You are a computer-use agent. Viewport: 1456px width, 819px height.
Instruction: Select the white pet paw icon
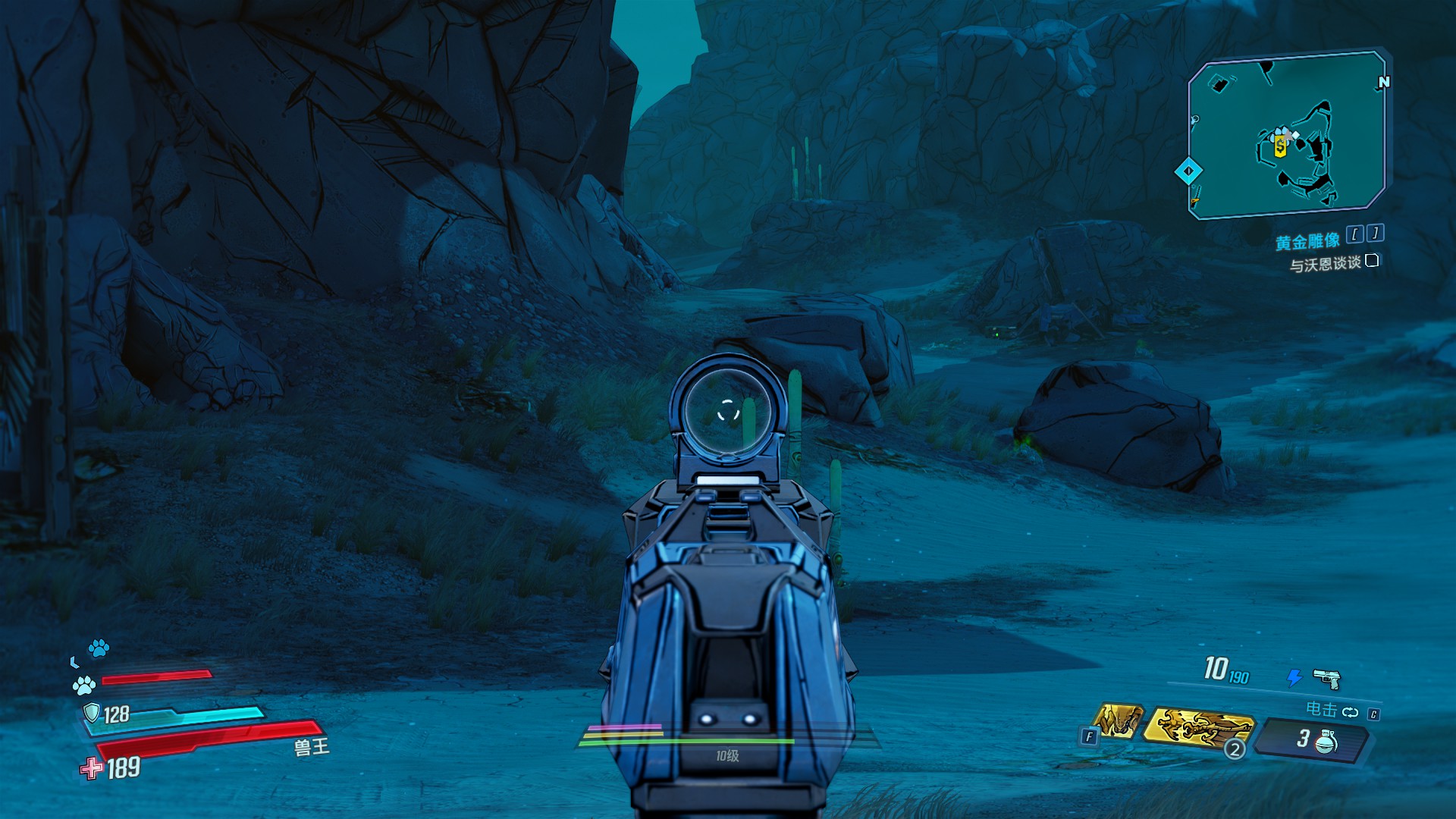[83, 686]
